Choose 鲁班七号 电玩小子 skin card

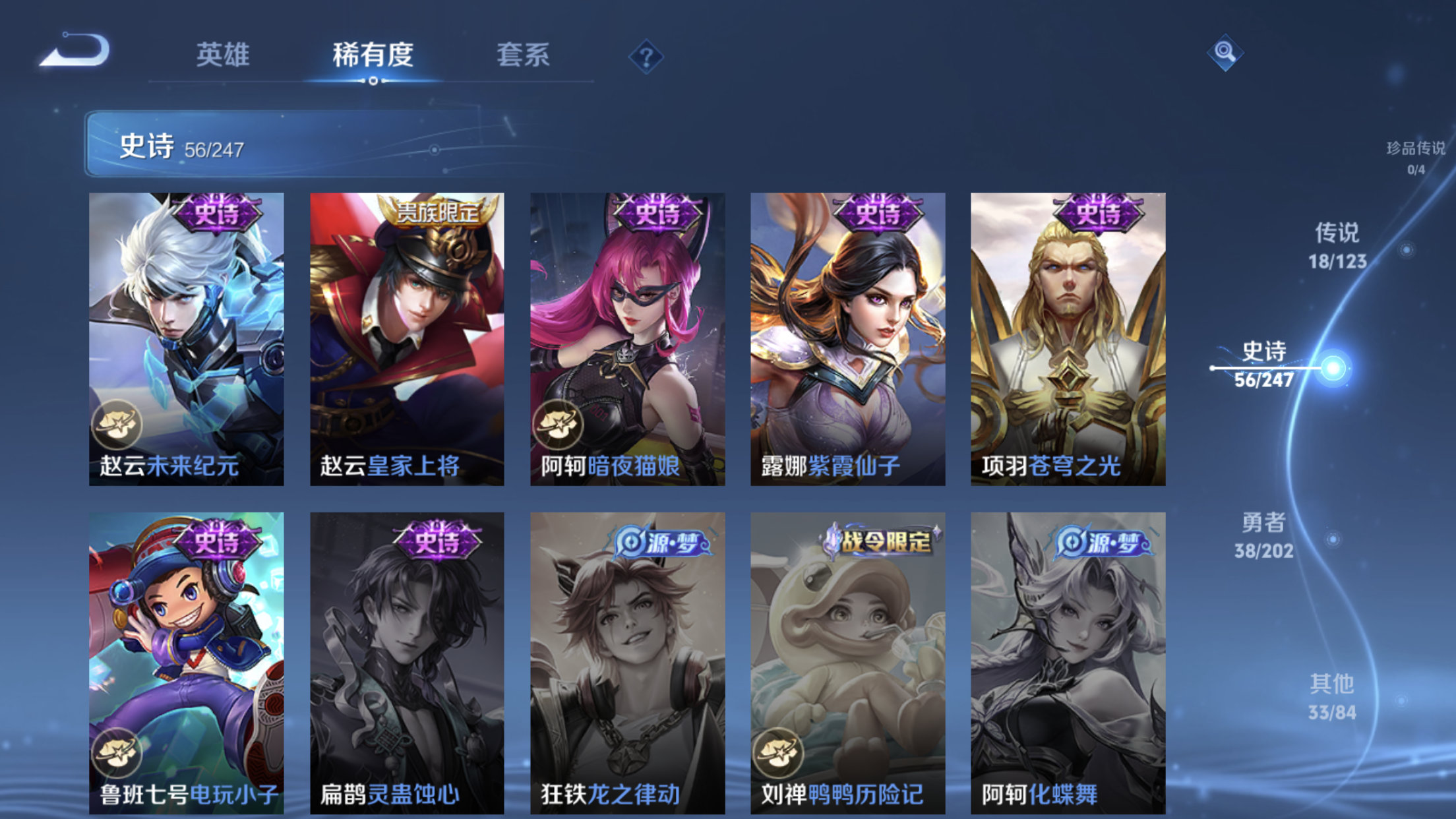[187, 663]
